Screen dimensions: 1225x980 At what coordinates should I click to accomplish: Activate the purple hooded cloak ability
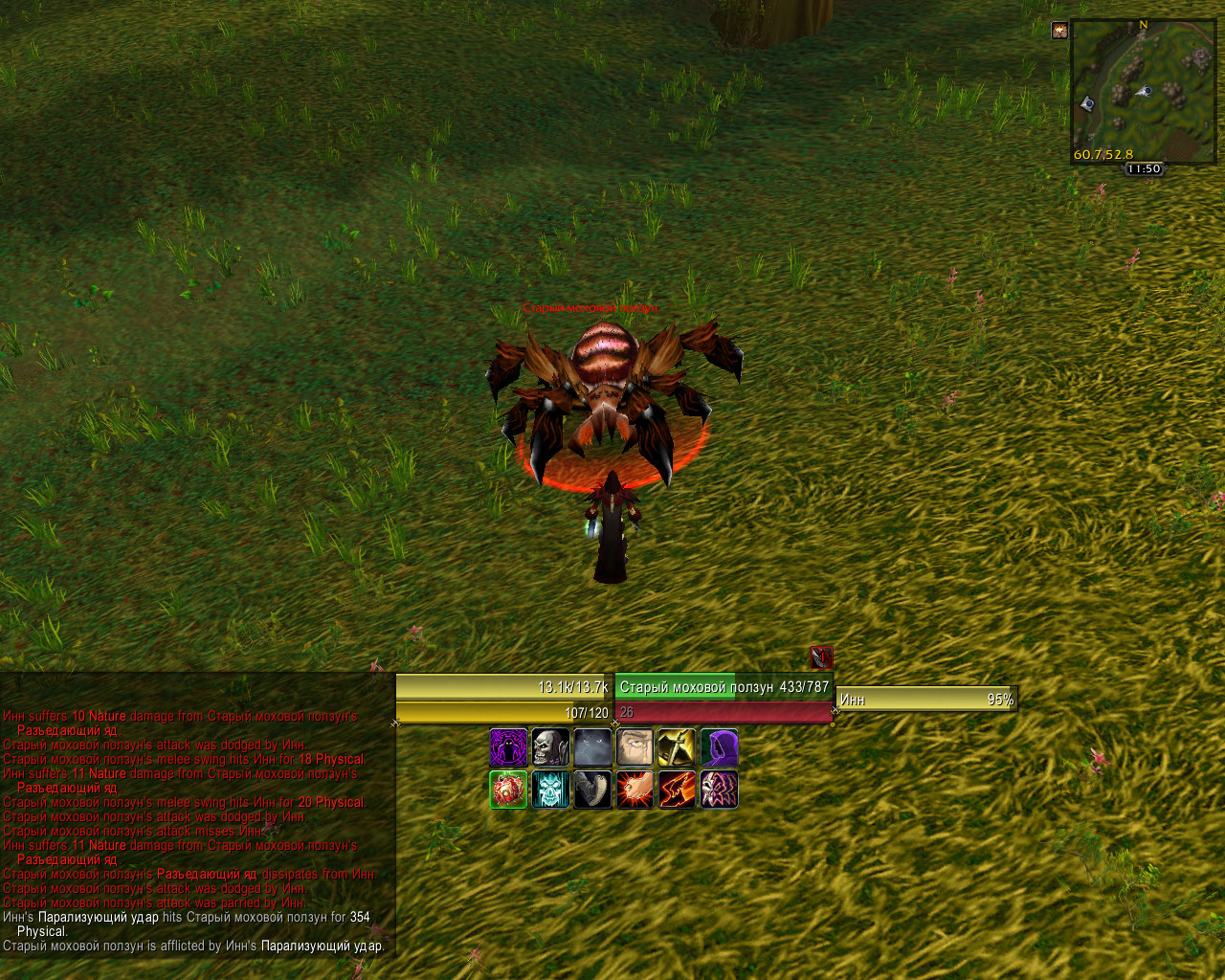(x=719, y=747)
